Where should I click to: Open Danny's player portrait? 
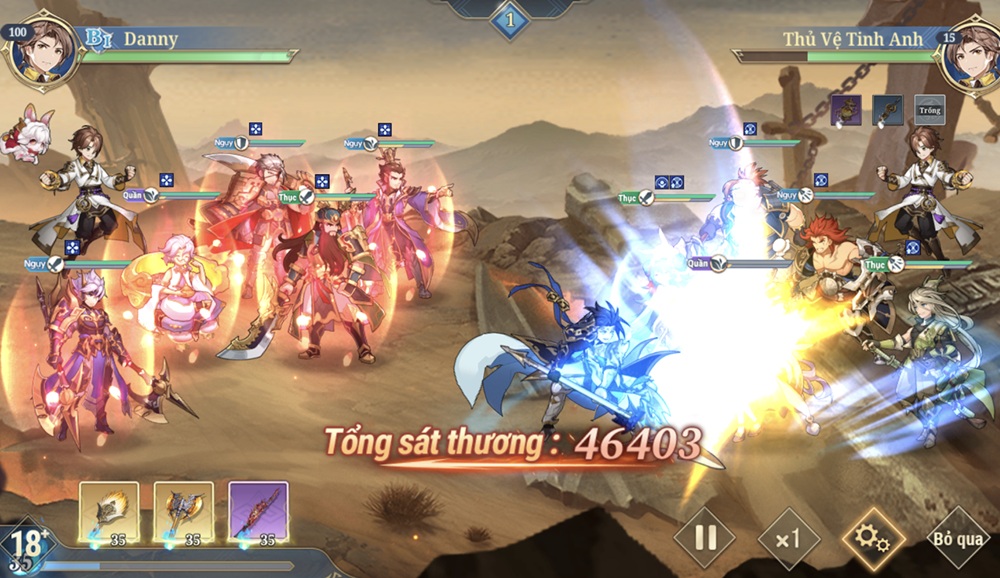44,52
